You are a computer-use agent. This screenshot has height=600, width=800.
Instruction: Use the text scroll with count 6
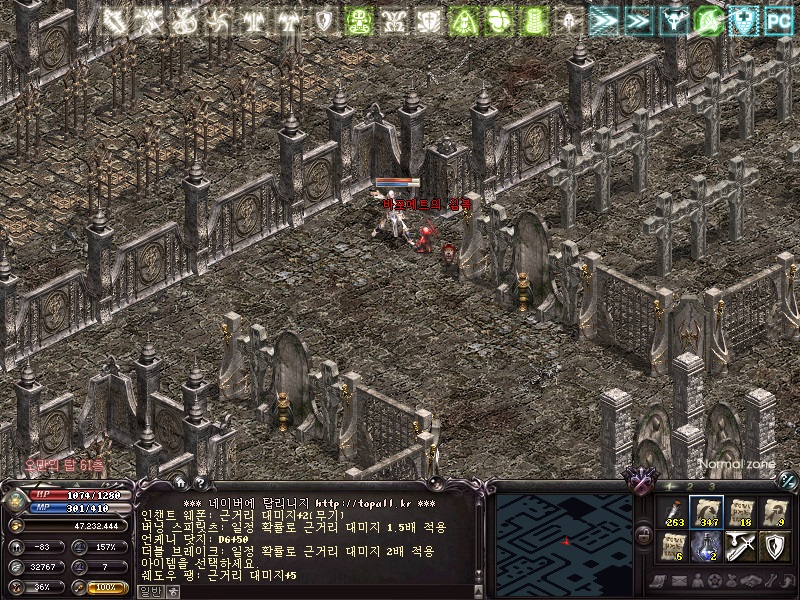[x=673, y=547]
